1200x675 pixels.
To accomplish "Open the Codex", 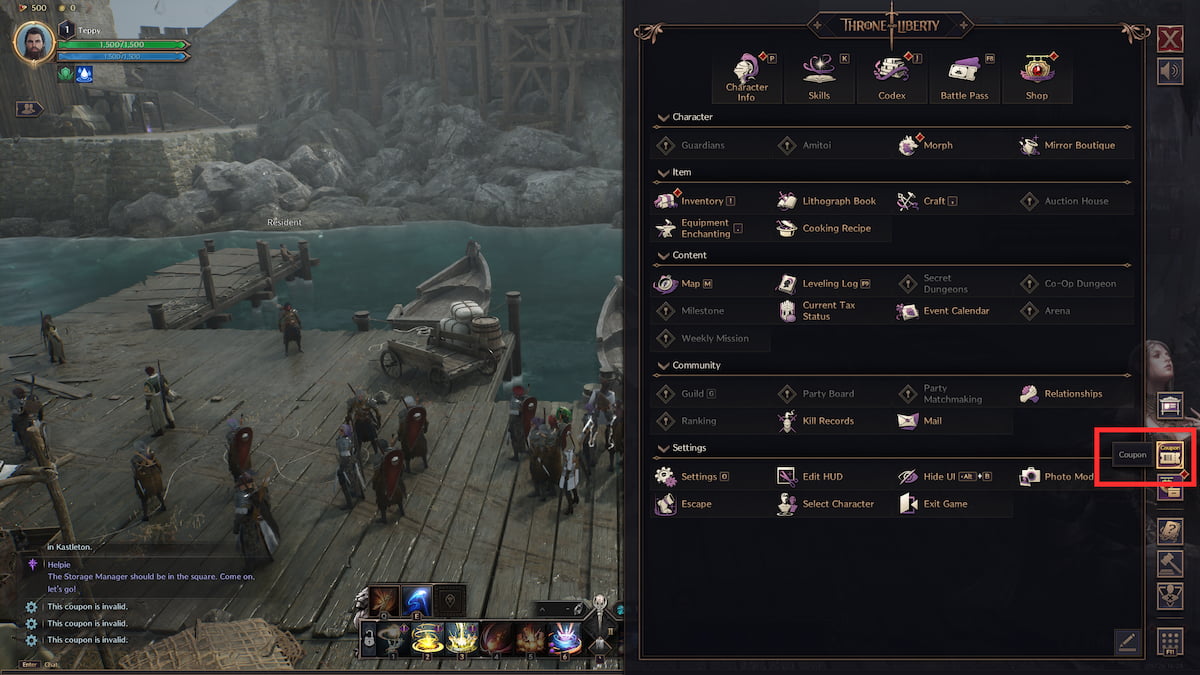I will pos(891,77).
